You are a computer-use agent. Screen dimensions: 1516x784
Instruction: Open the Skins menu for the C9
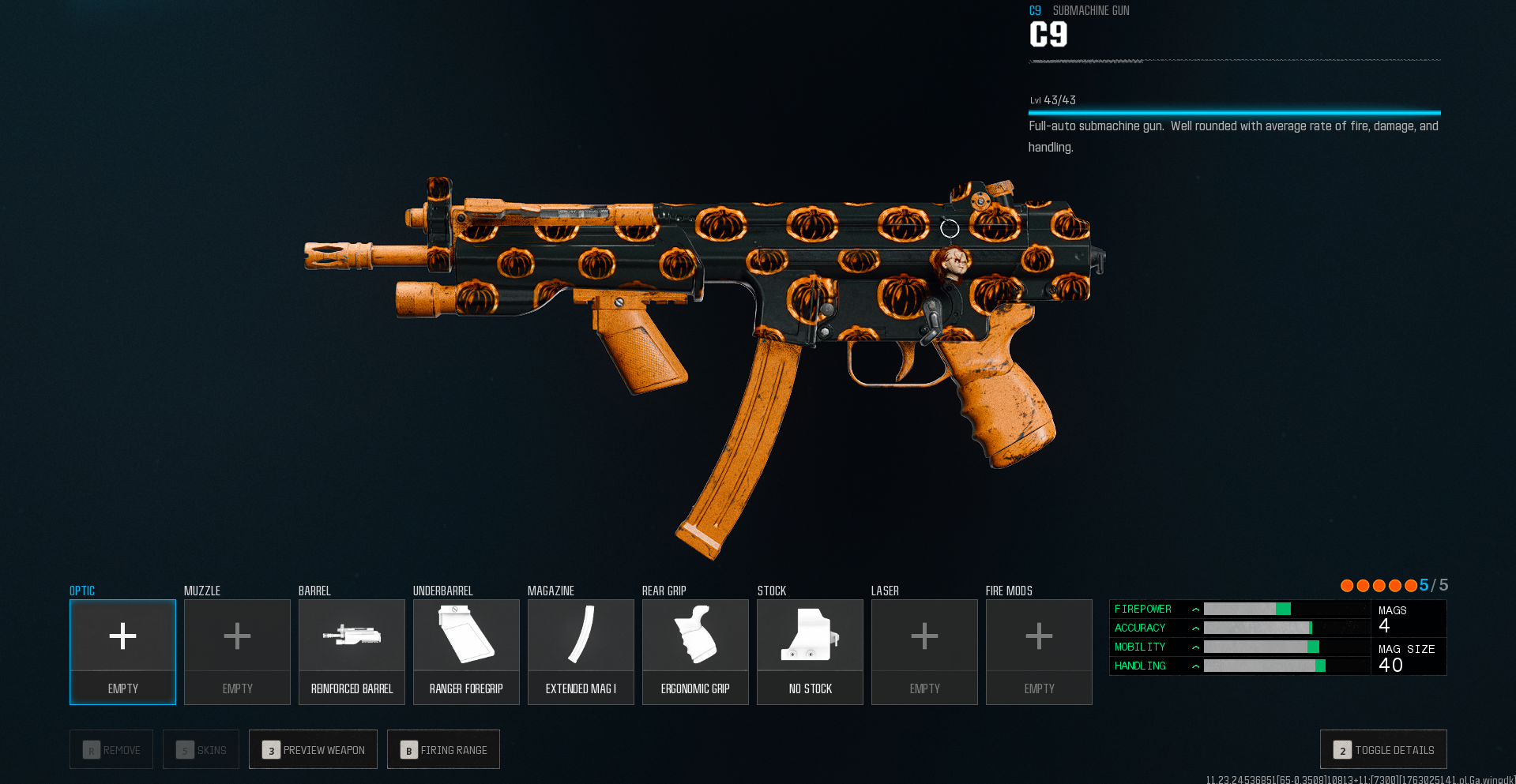tap(200, 749)
